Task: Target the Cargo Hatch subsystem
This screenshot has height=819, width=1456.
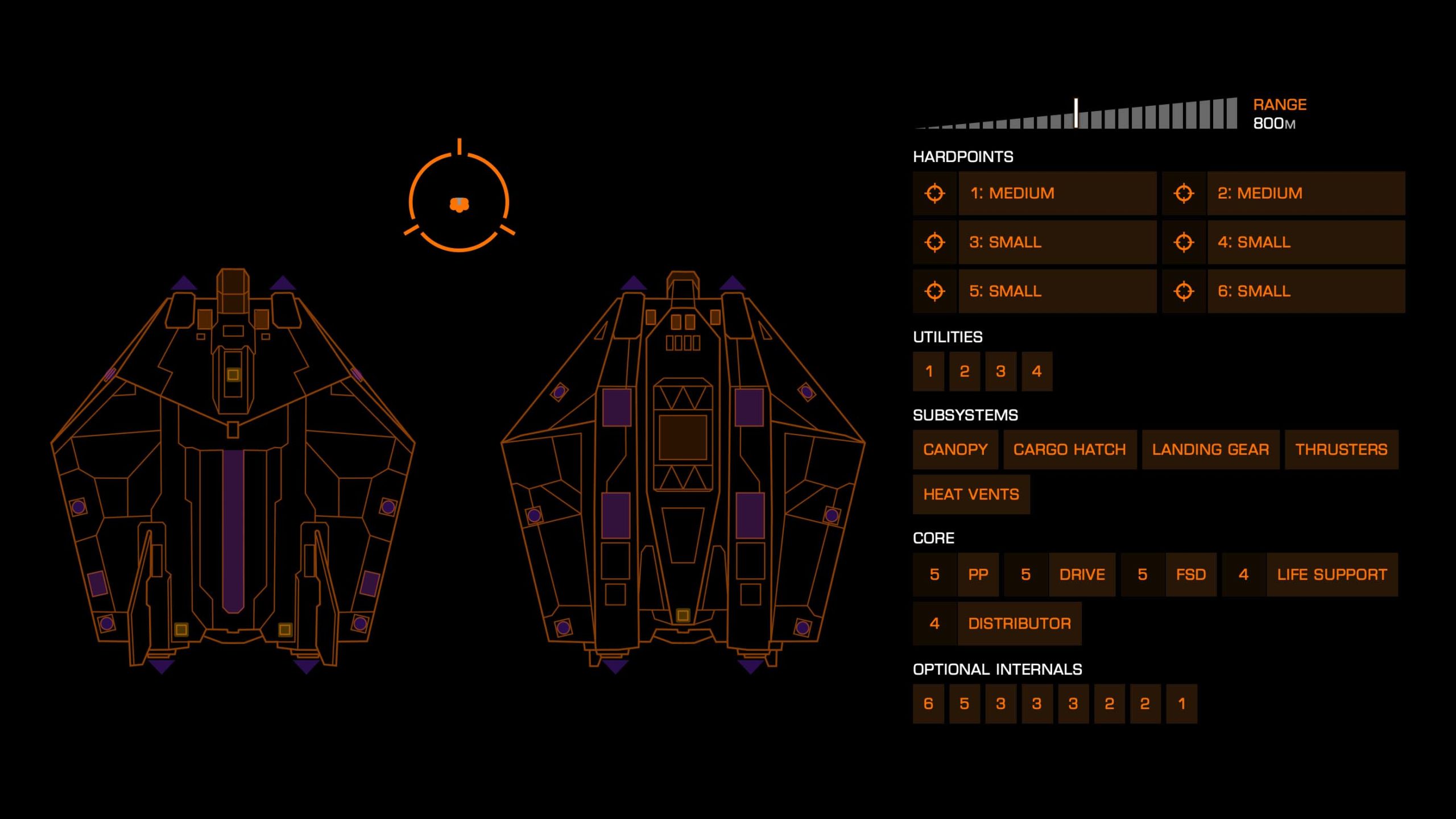Action: point(1069,449)
